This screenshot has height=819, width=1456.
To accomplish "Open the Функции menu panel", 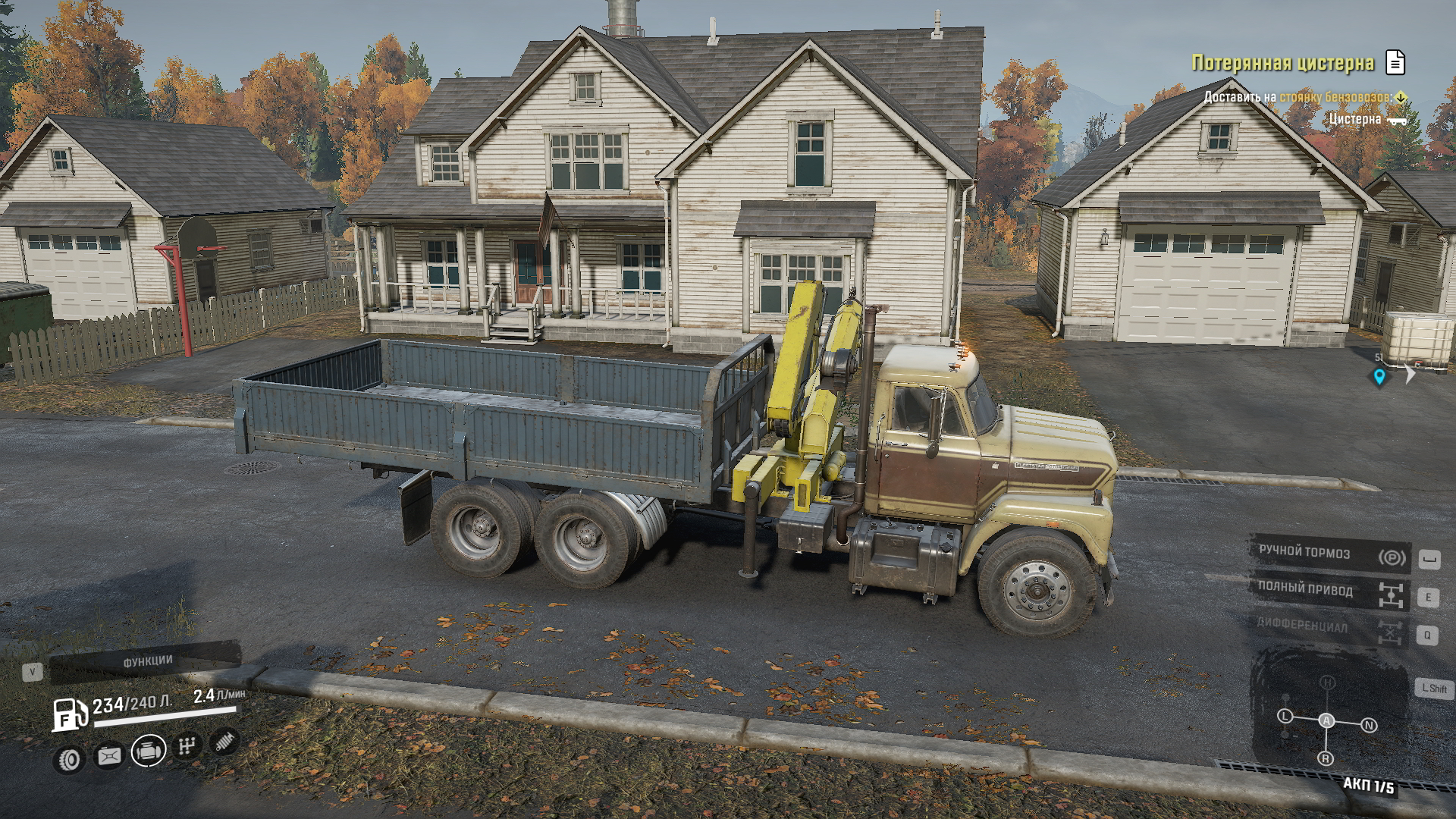I will 146,662.
